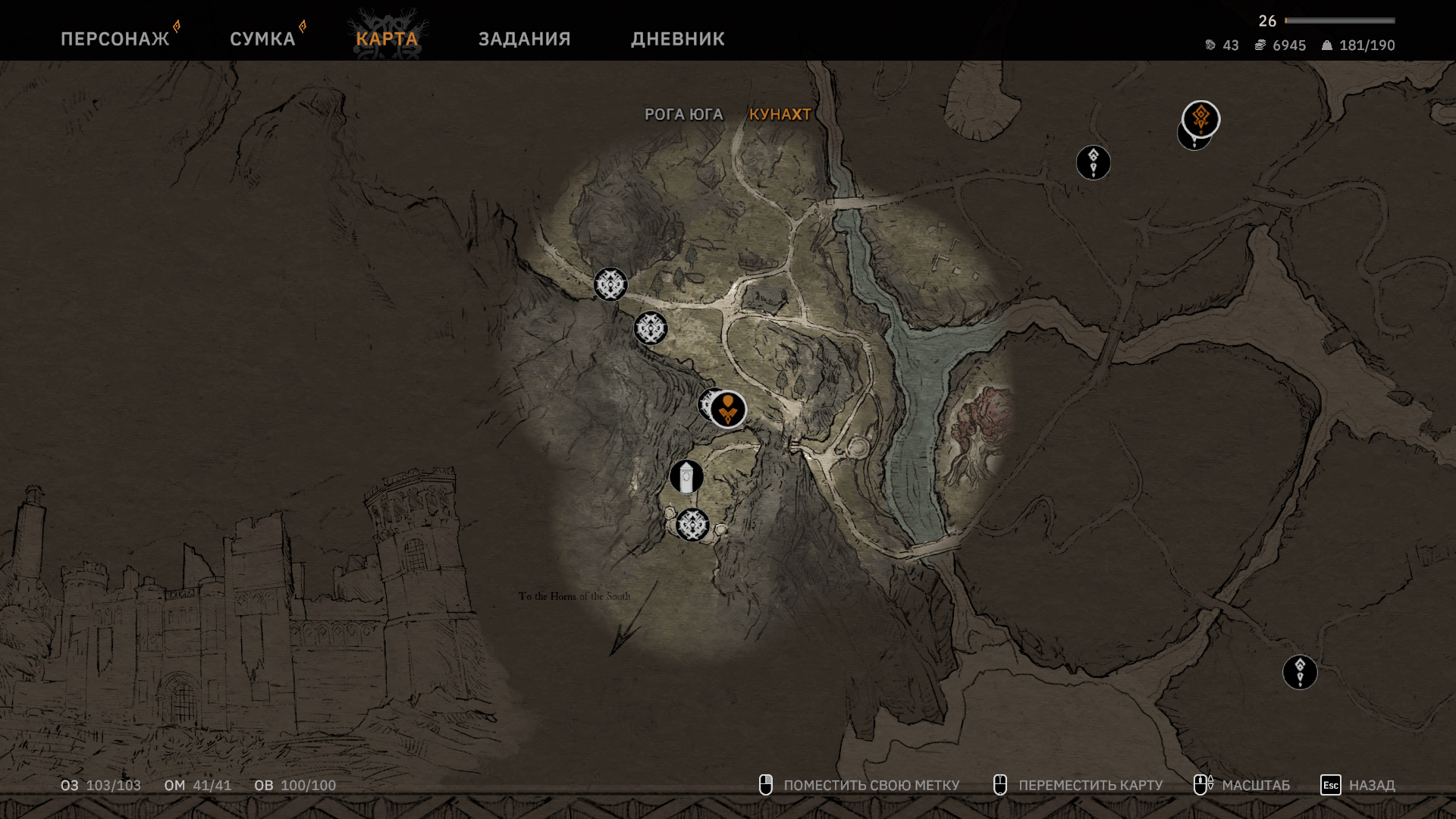Open the ПЕРСОНАЖ character tab
Viewport: 1456px width, 819px height.
[x=115, y=39]
